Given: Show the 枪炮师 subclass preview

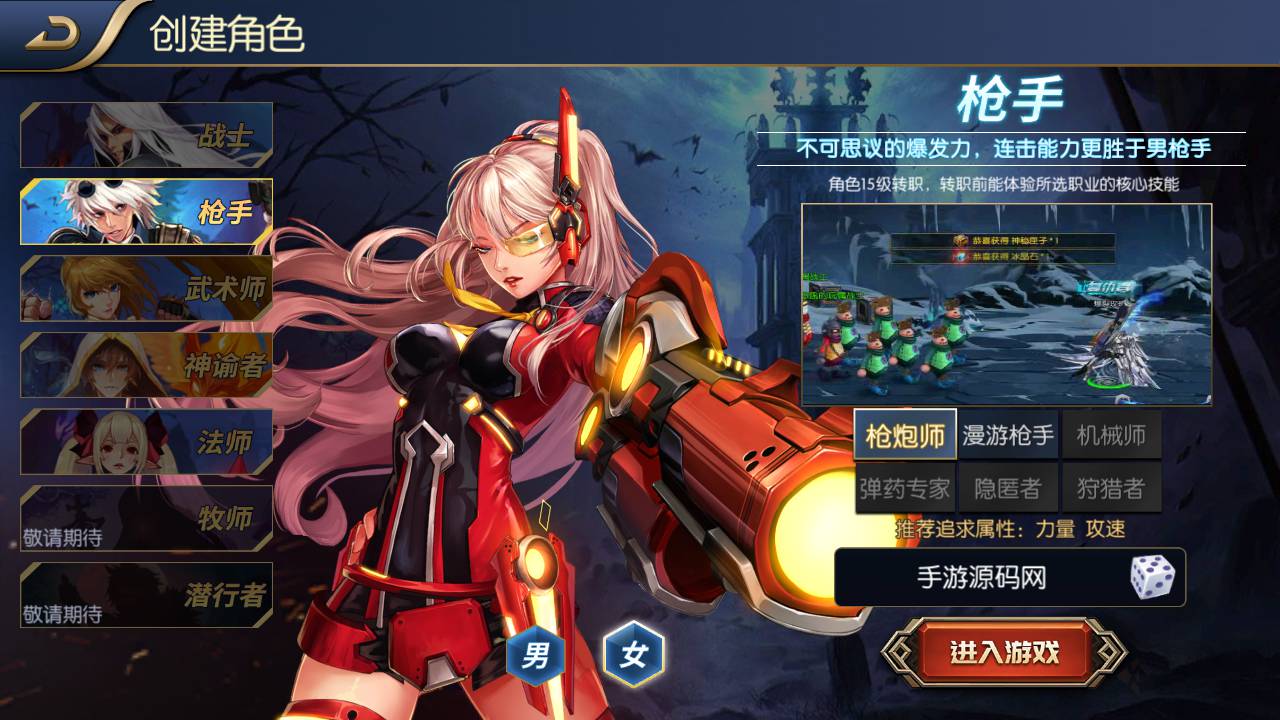Looking at the screenshot, I should (905, 435).
